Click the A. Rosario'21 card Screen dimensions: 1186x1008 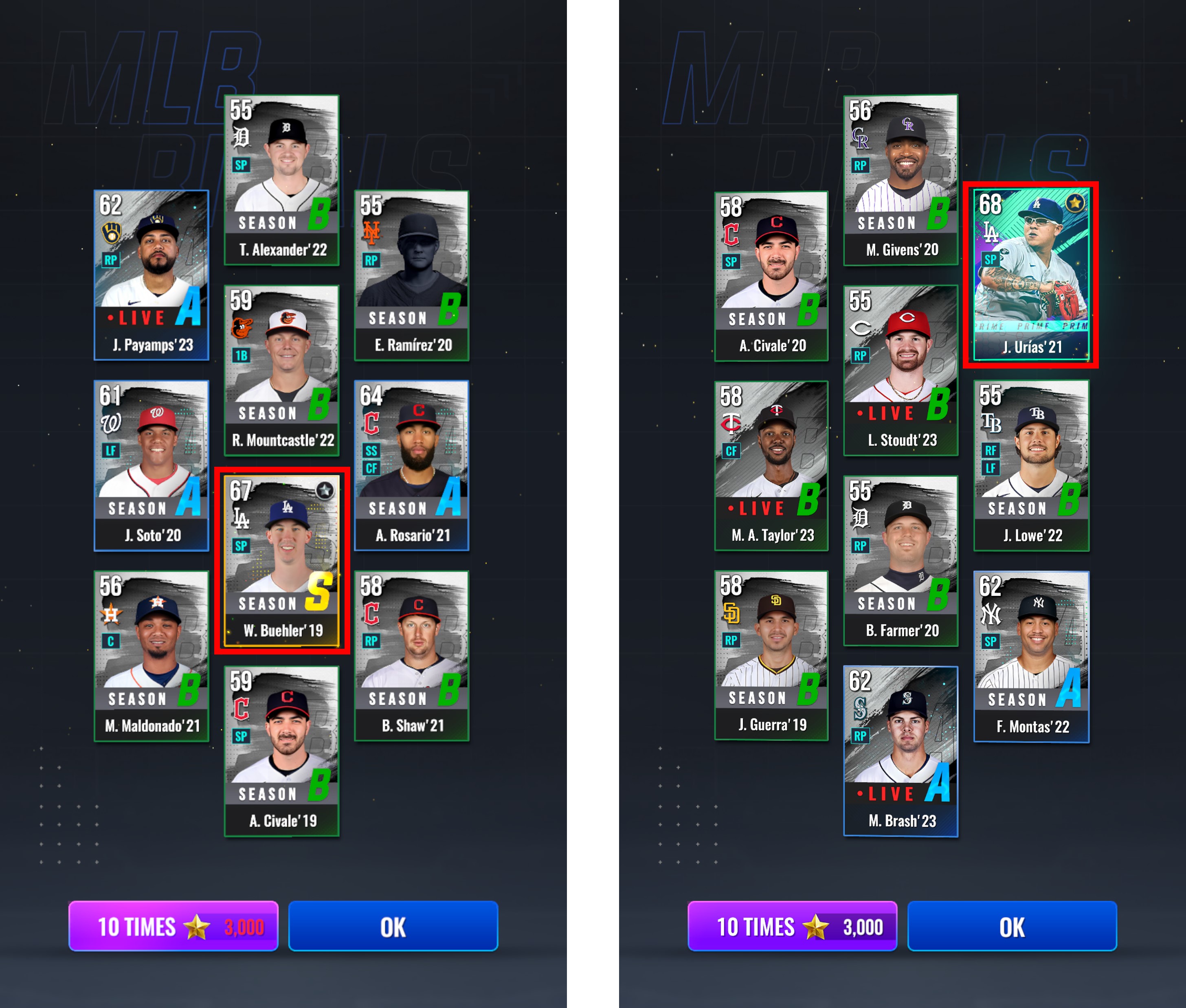click(x=411, y=466)
